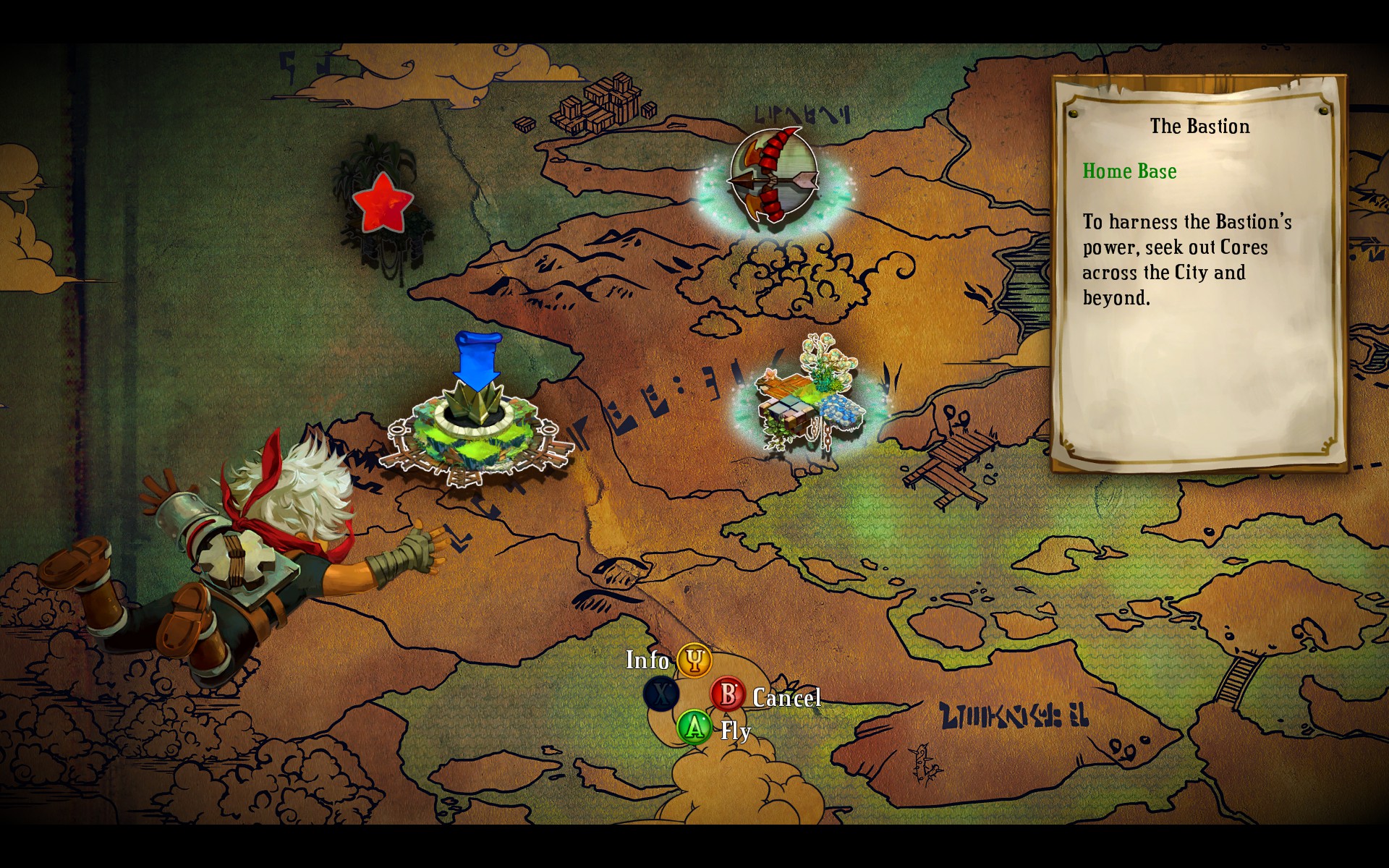Choose the bow proving ground map marker

pos(773,176)
